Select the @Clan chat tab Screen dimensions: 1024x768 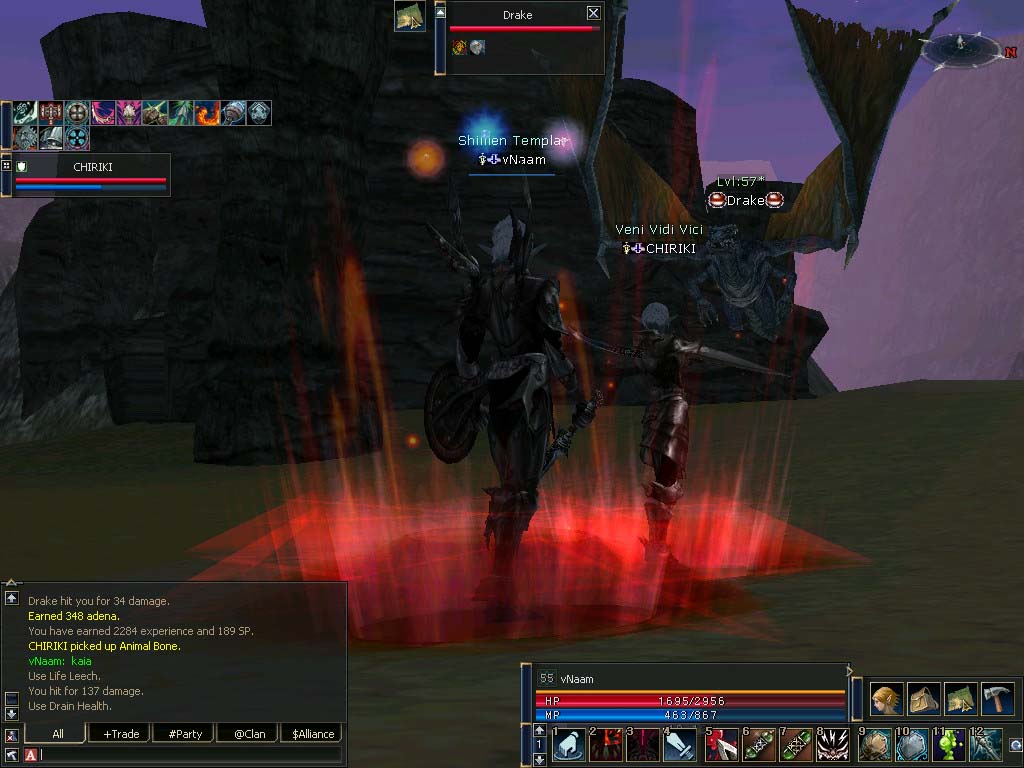click(249, 734)
